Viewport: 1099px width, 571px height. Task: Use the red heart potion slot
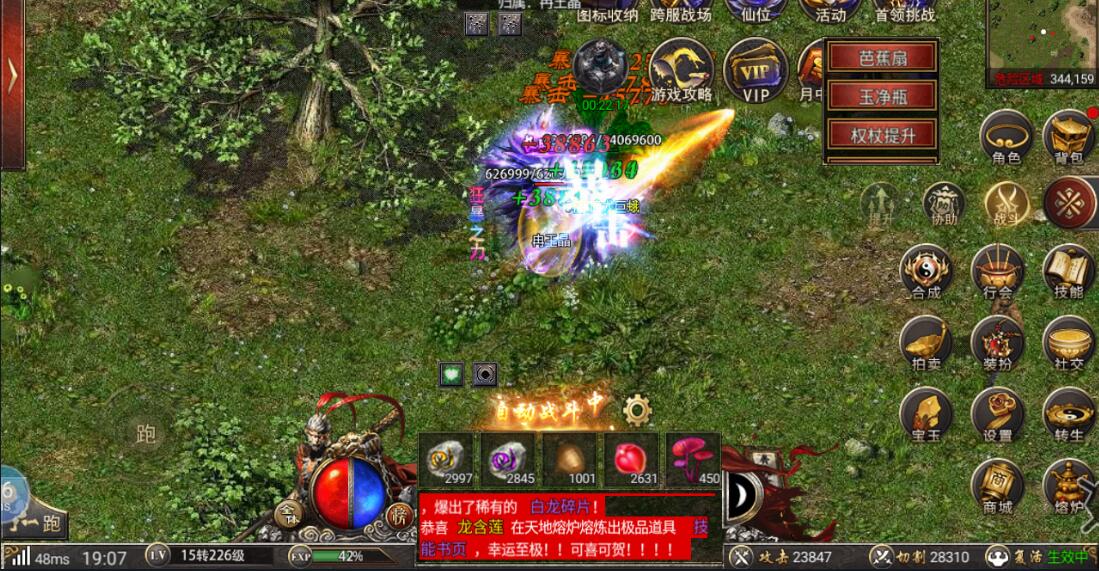click(630, 459)
